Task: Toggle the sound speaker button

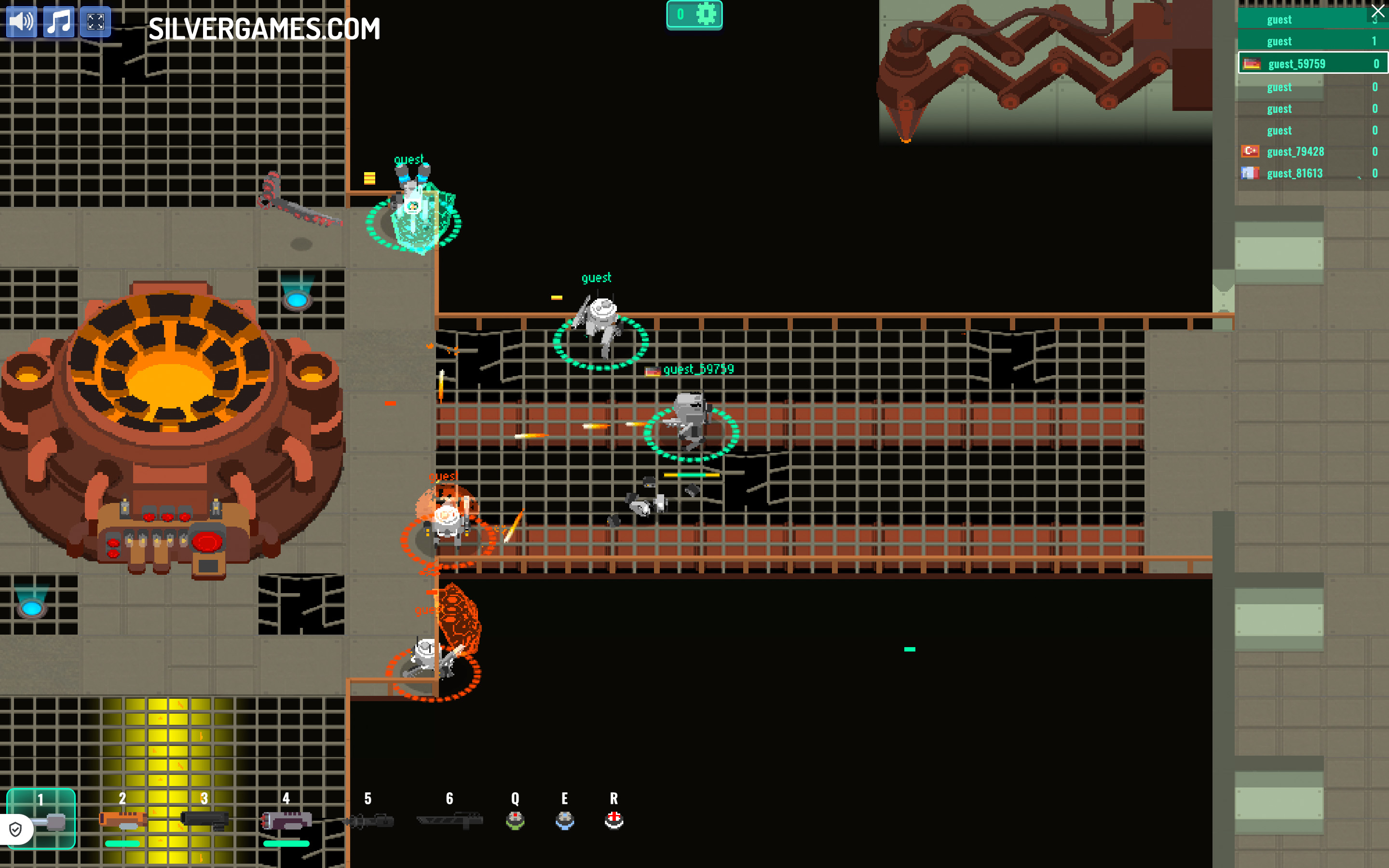Action: pos(21,22)
